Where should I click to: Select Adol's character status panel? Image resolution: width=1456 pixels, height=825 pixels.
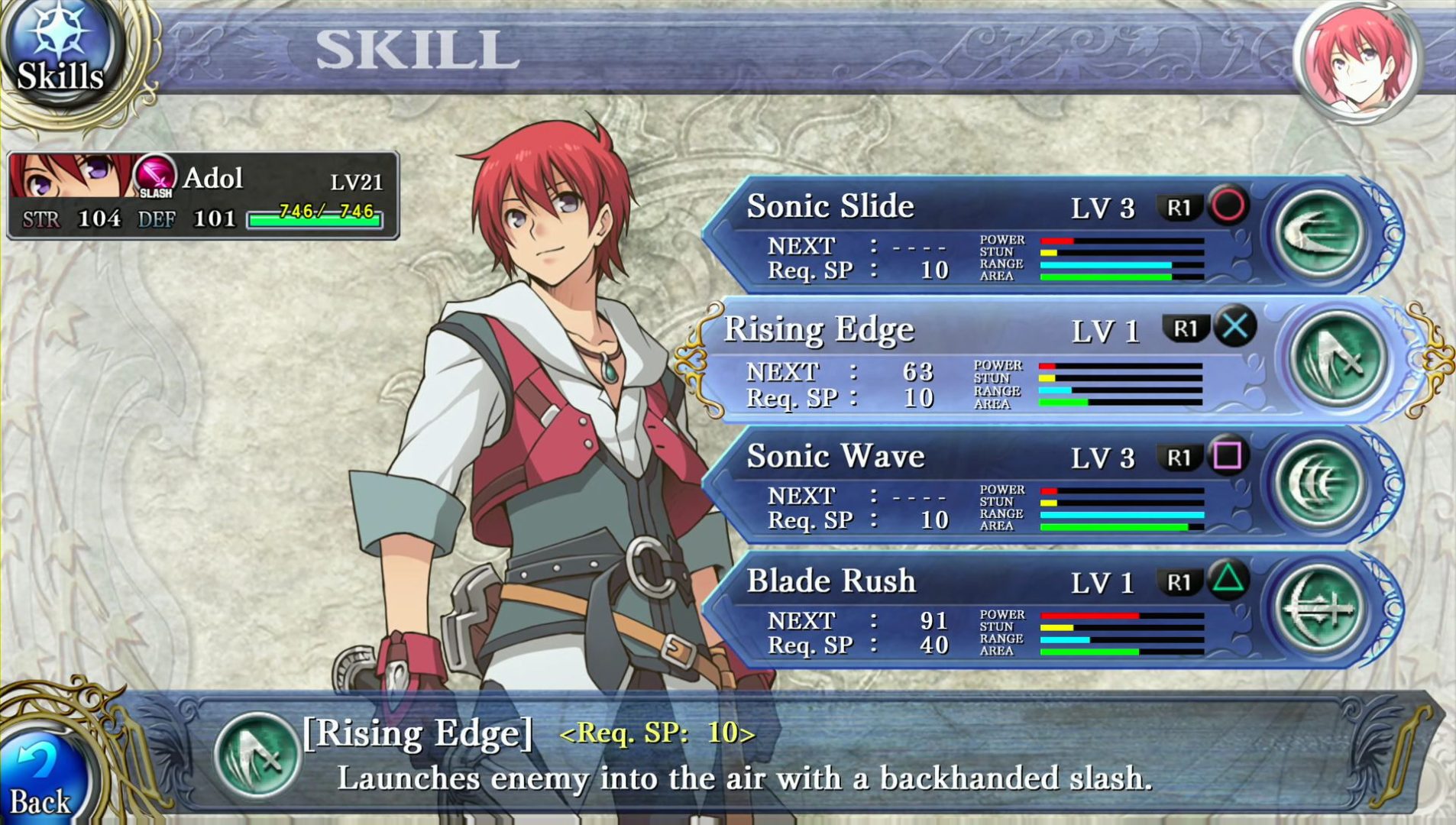(203, 196)
